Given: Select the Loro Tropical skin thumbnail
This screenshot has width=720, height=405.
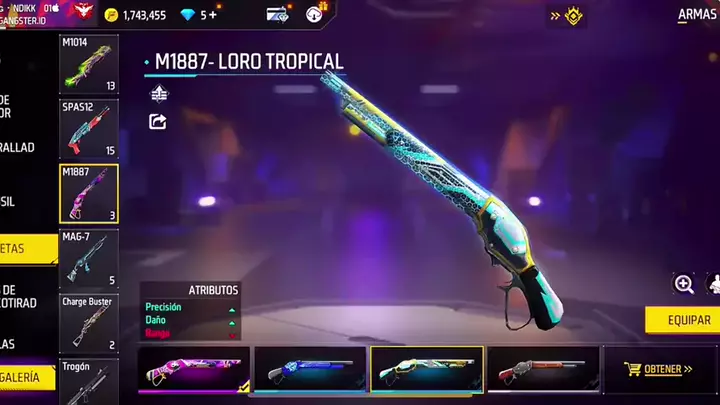Looking at the screenshot, I should tap(427, 369).
